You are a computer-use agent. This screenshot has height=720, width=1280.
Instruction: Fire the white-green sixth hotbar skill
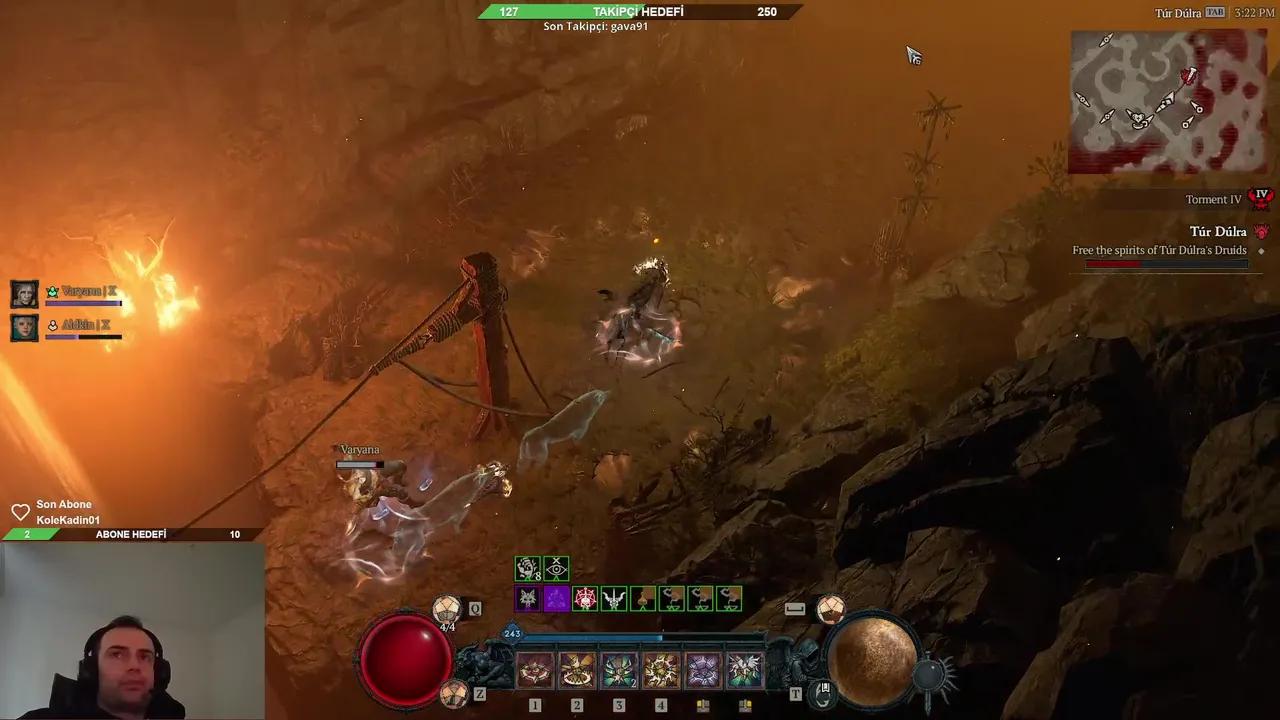tap(745, 670)
